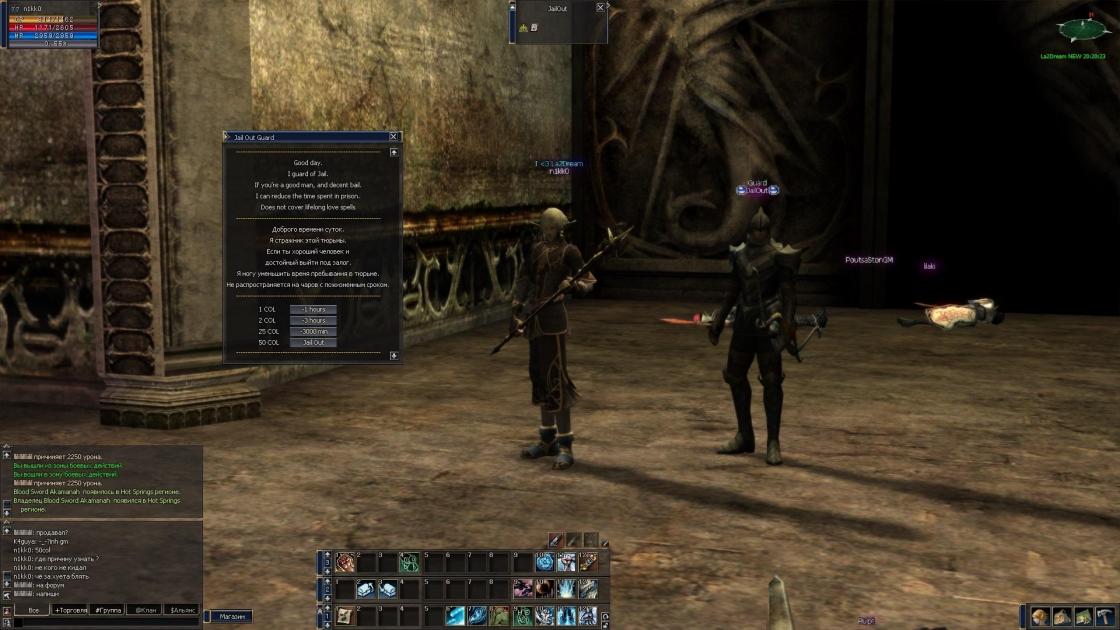
Task: Open the Магазин shop button
Action: click(x=232, y=617)
